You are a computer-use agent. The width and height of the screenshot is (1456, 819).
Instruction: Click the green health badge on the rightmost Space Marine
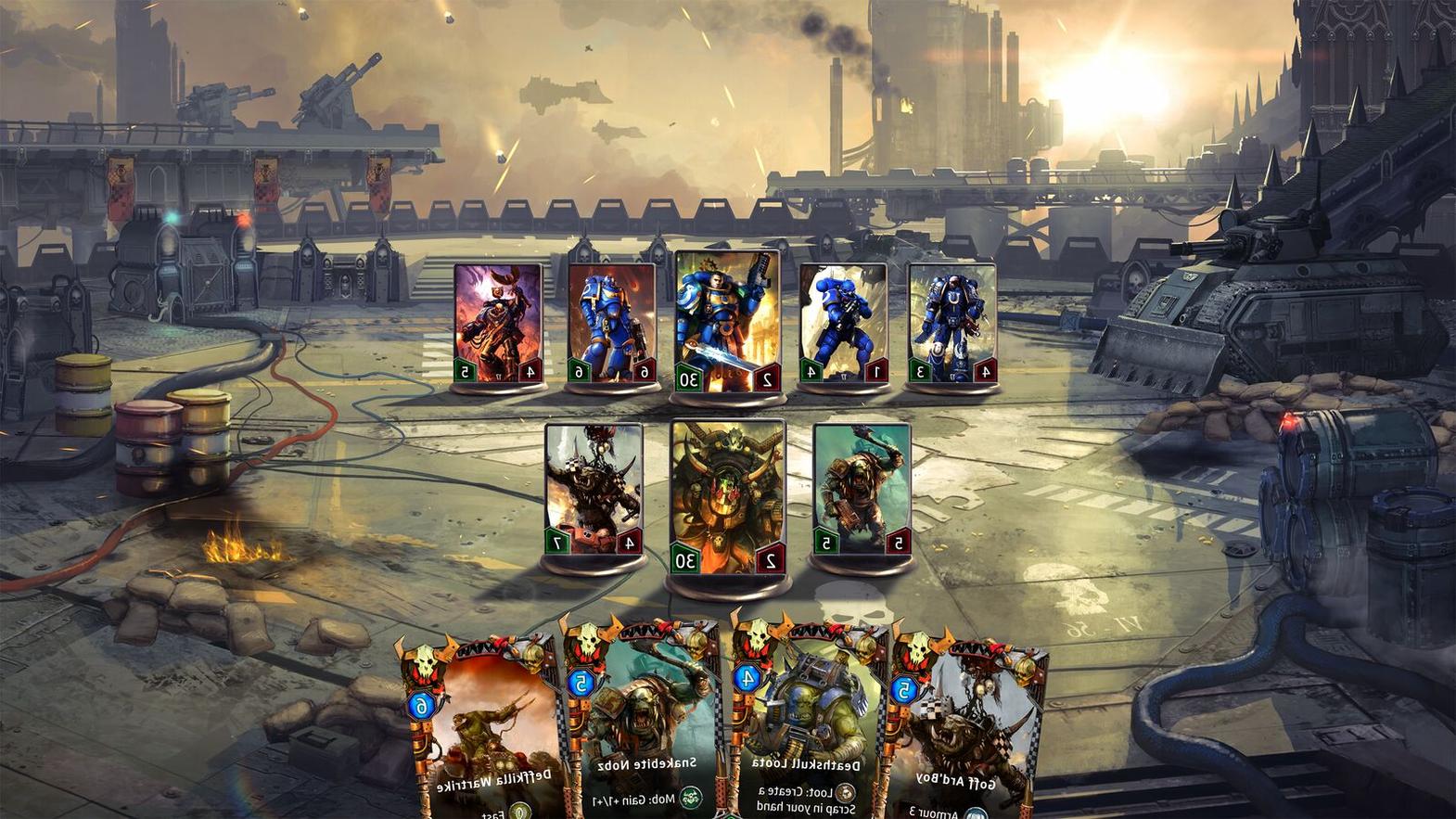pyautogui.click(x=921, y=371)
